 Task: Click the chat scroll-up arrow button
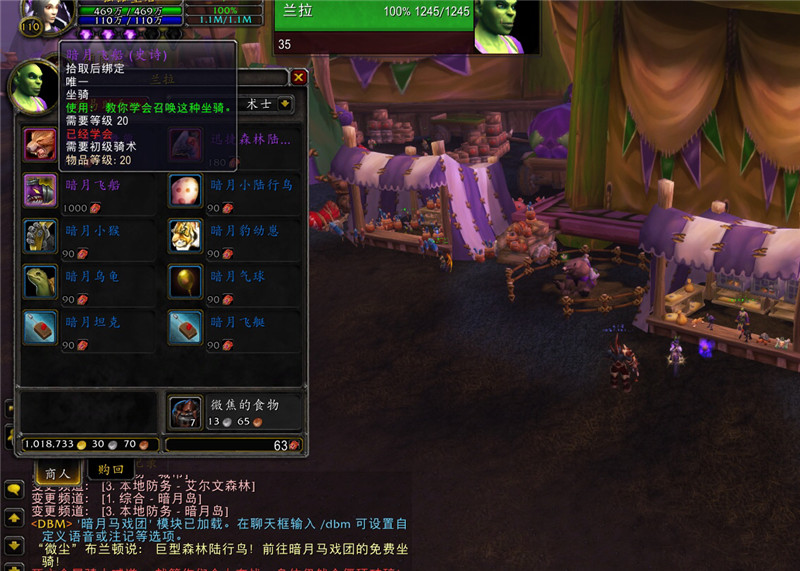point(14,519)
